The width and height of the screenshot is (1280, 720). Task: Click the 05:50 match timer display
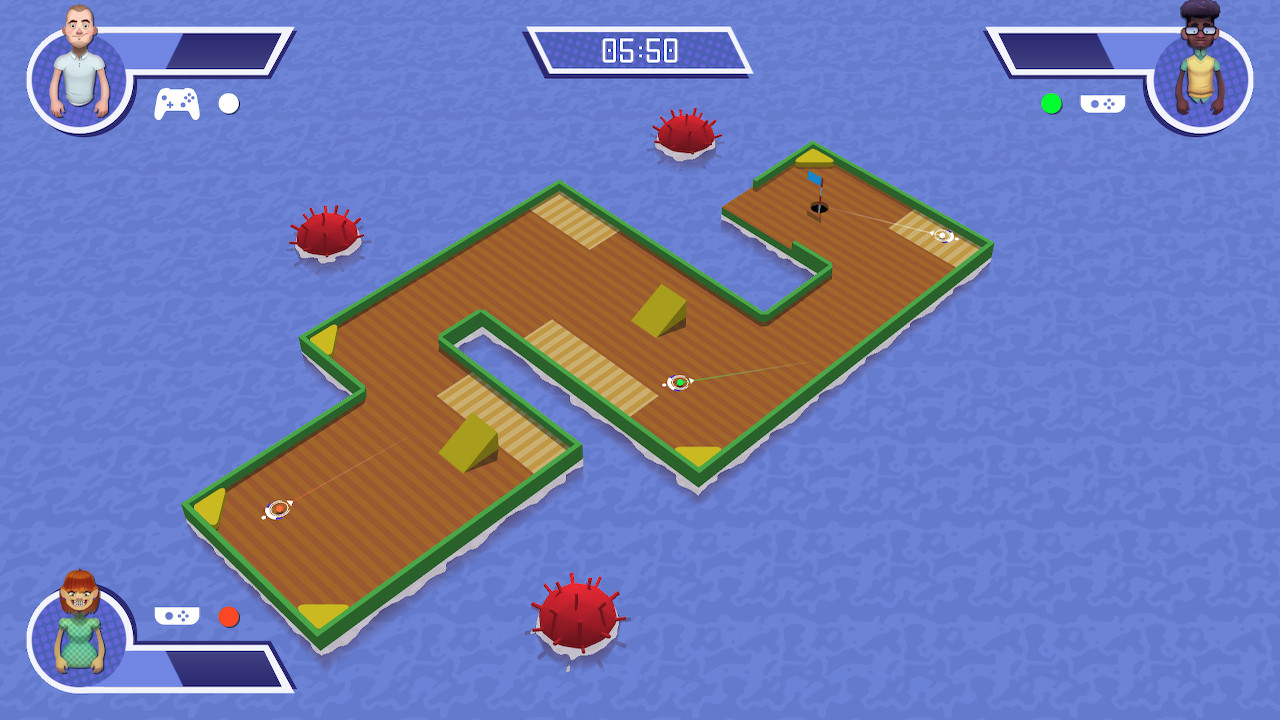640,47
